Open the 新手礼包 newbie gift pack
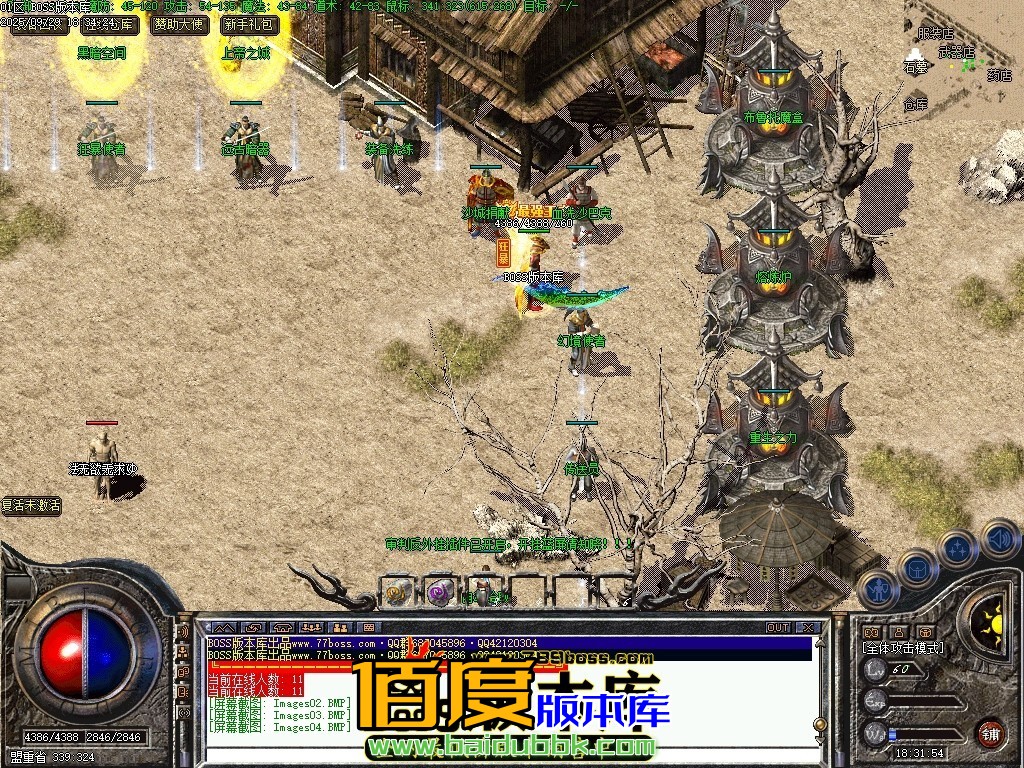The width and height of the screenshot is (1024, 768). pyautogui.click(x=249, y=25)
